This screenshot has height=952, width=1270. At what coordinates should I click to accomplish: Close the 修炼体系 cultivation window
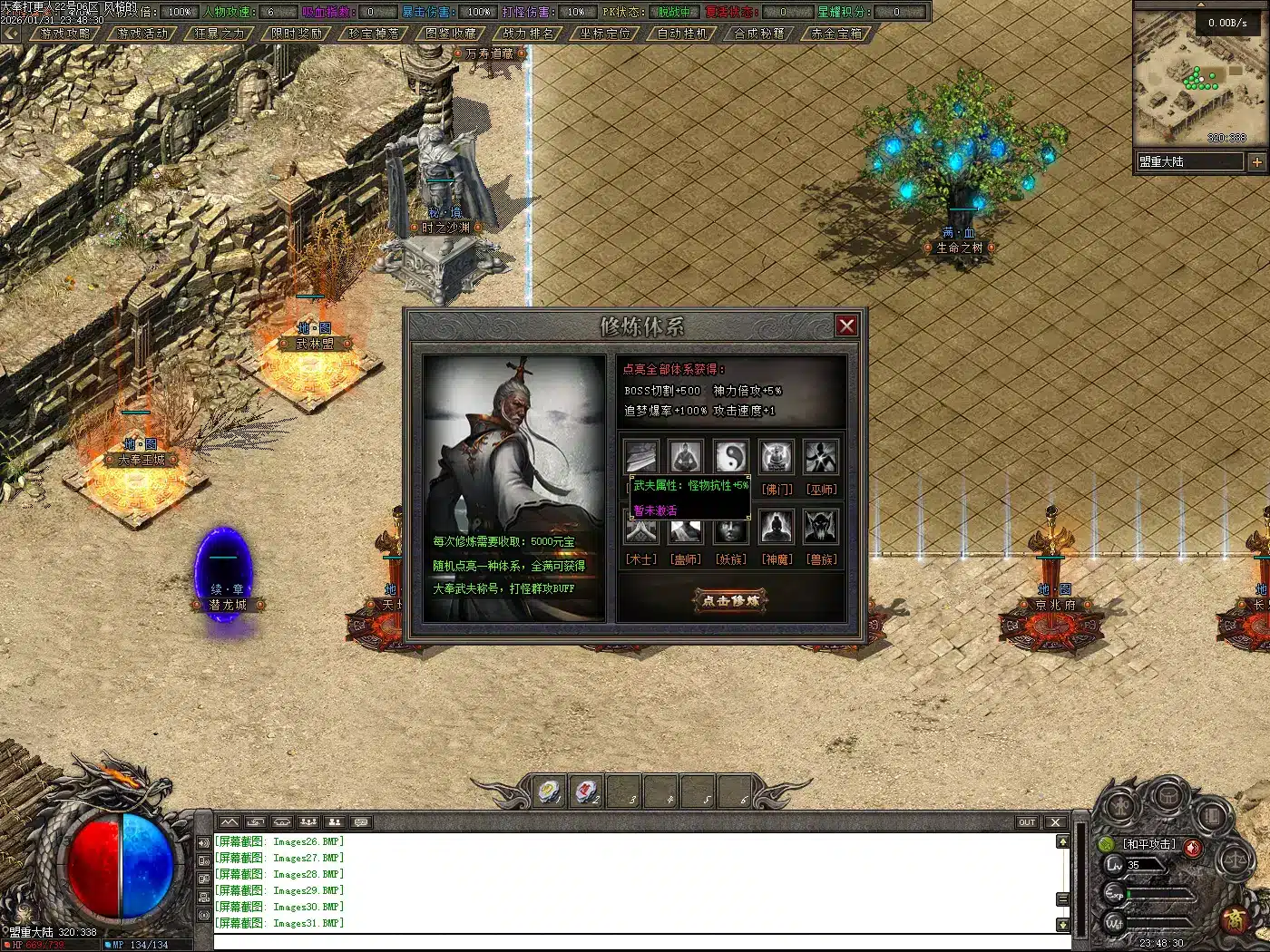coord(846,325)
